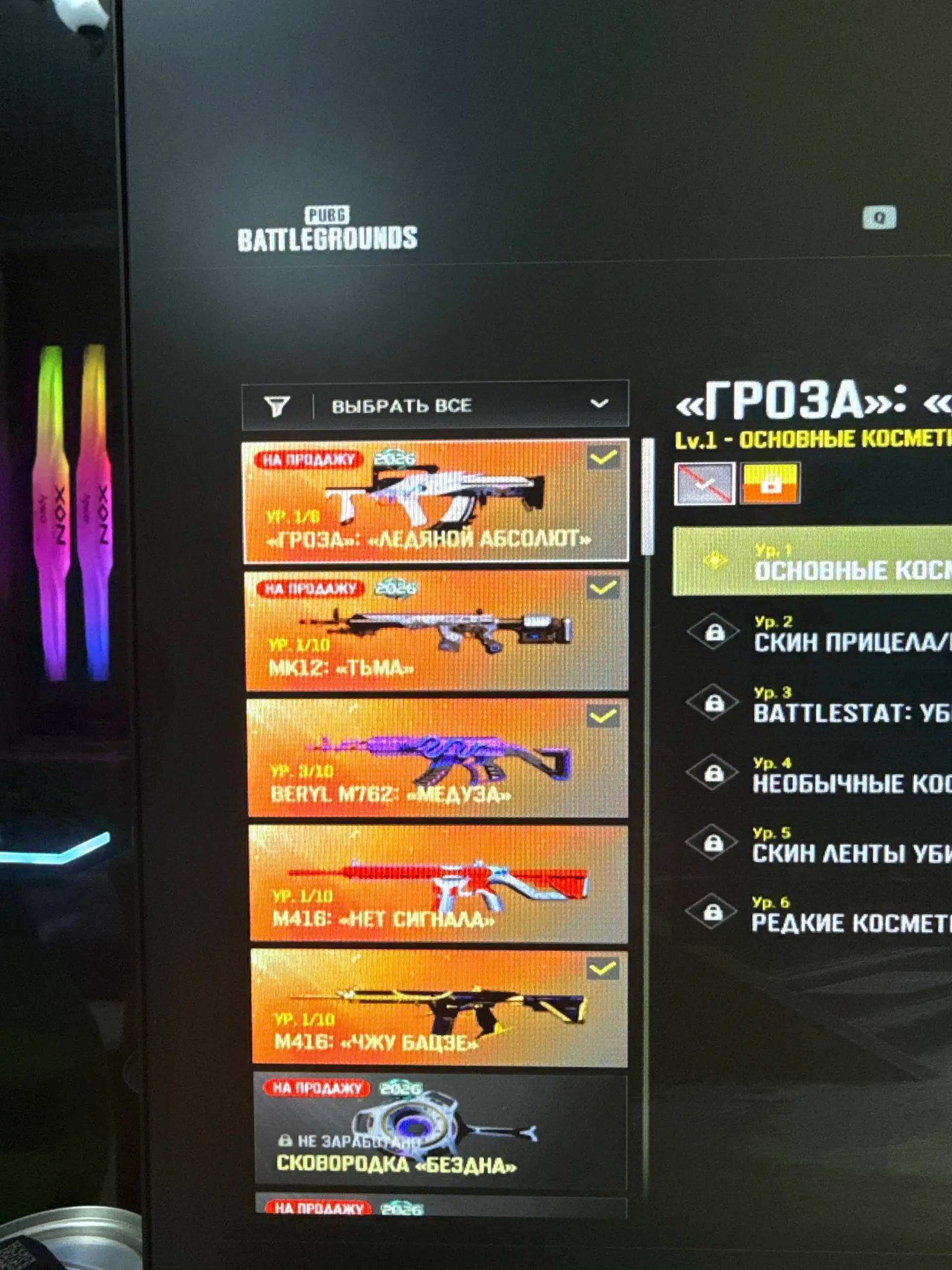952x1270 pixels.
Task: Select the «Гроза»: «Ледяной абсолют» skin
Action: (435, 501)
